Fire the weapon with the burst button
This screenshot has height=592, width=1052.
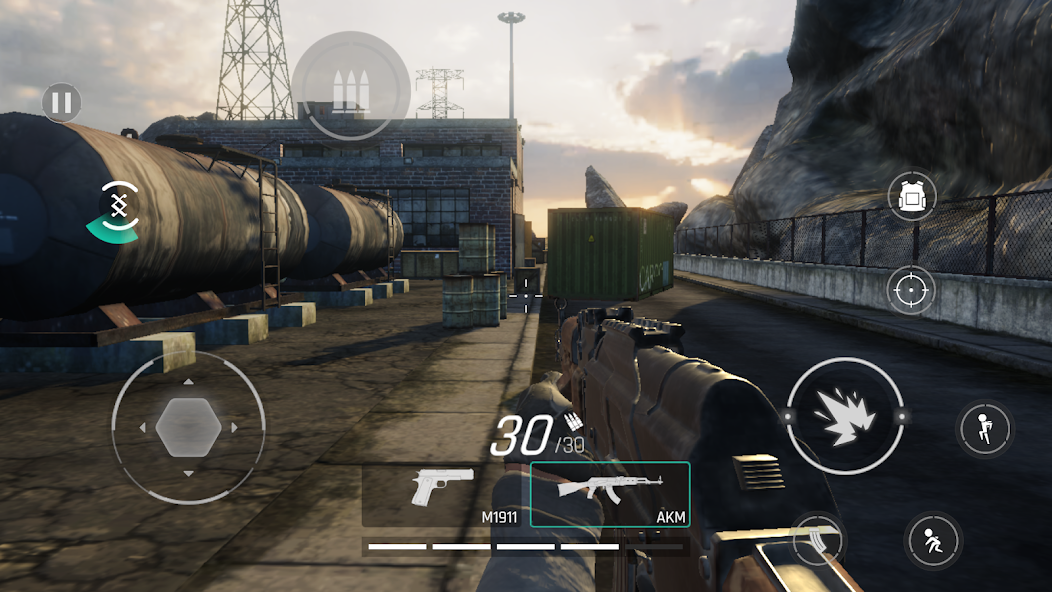click(845, 415)
